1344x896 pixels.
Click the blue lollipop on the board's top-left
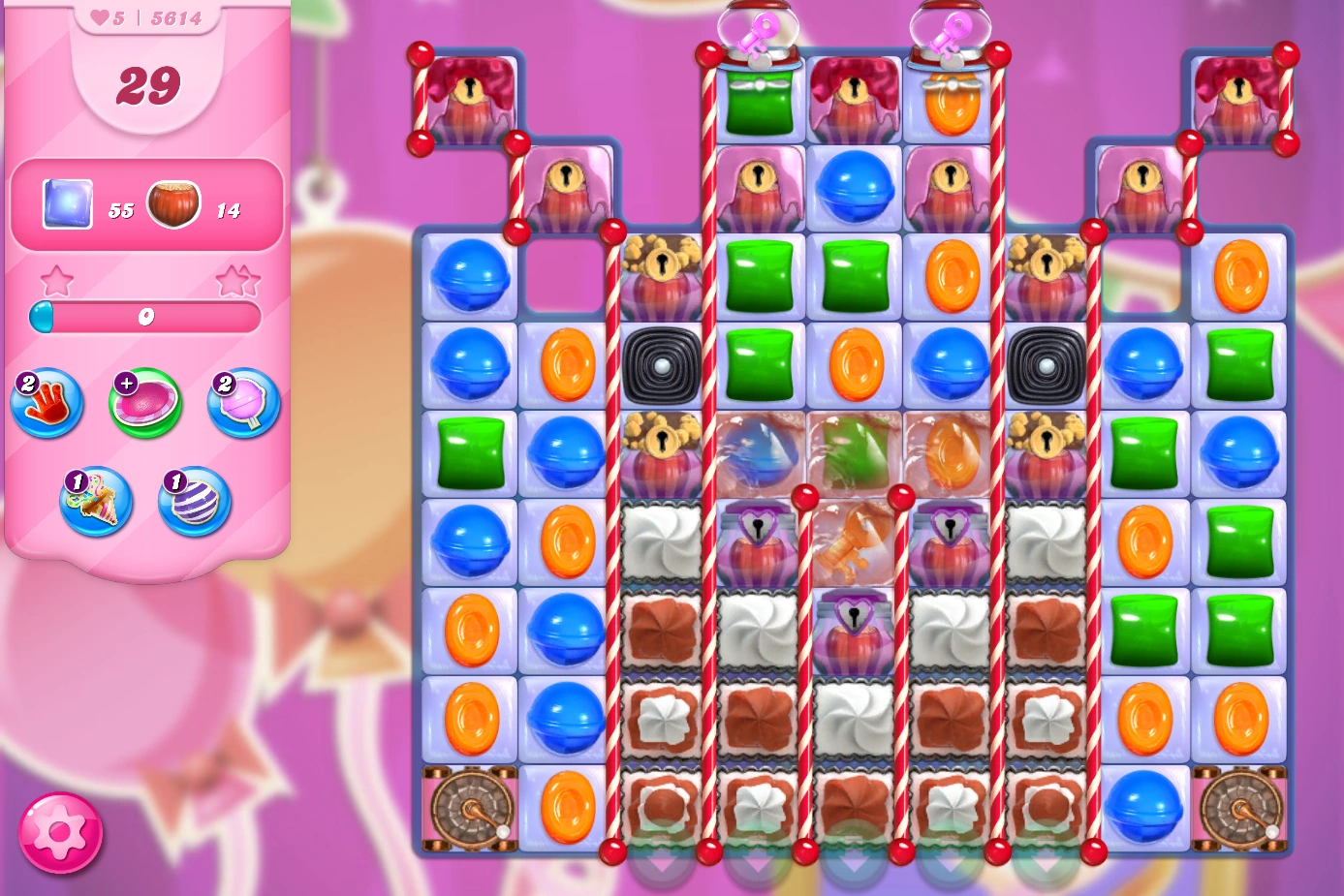[469, 276]
